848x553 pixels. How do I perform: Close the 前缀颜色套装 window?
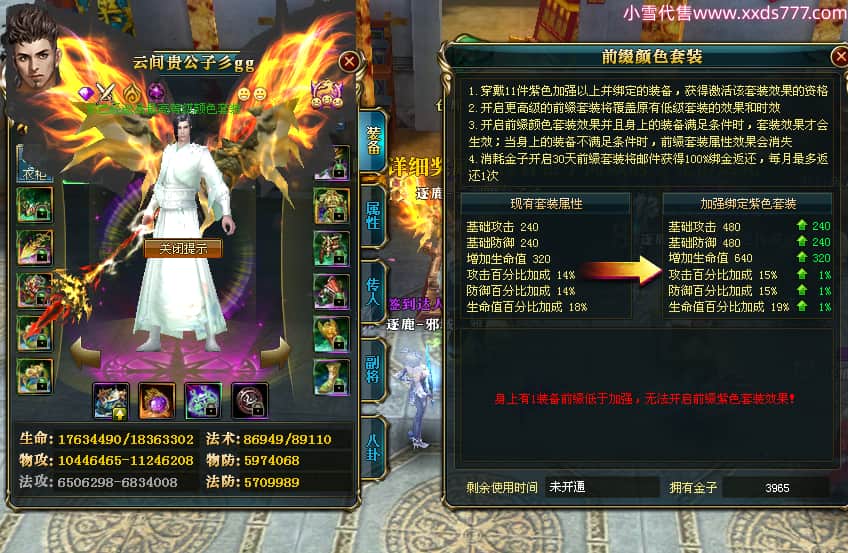coord(838,56)
